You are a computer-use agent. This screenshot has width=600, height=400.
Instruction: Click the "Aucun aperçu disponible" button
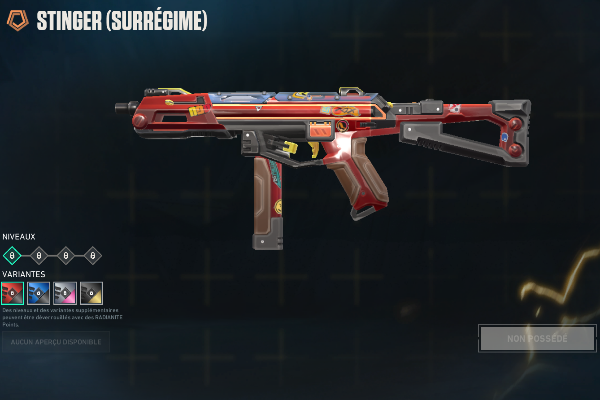[x=55, y=342]
